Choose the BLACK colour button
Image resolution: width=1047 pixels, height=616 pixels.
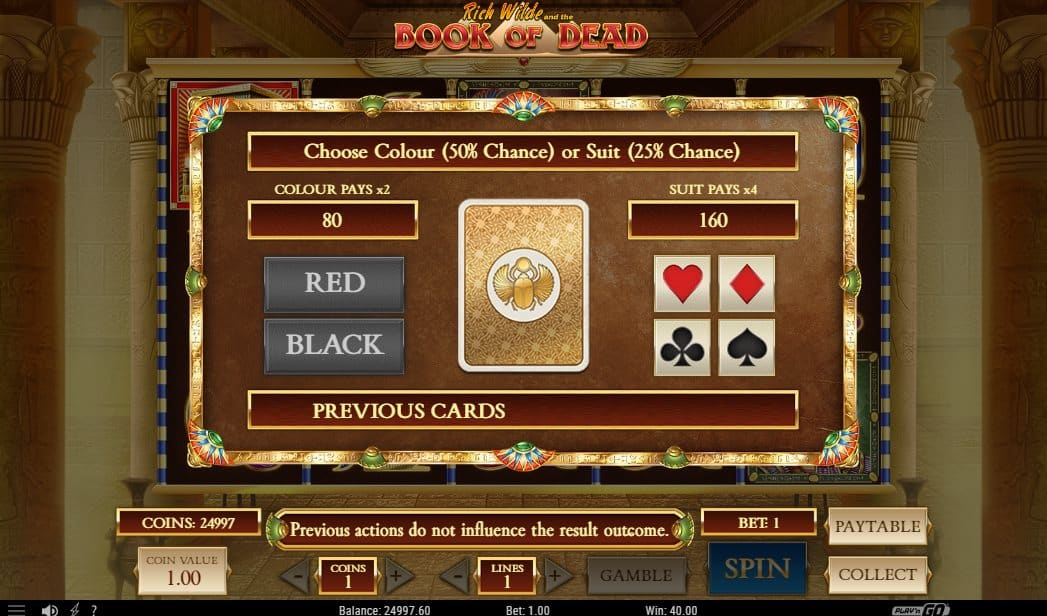[x=334, y=345]
